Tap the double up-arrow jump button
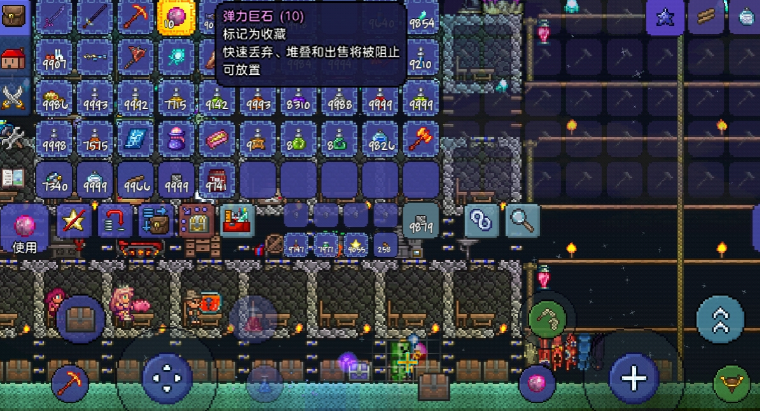Viewport: 760px width, 411px height. click(720, 320)
